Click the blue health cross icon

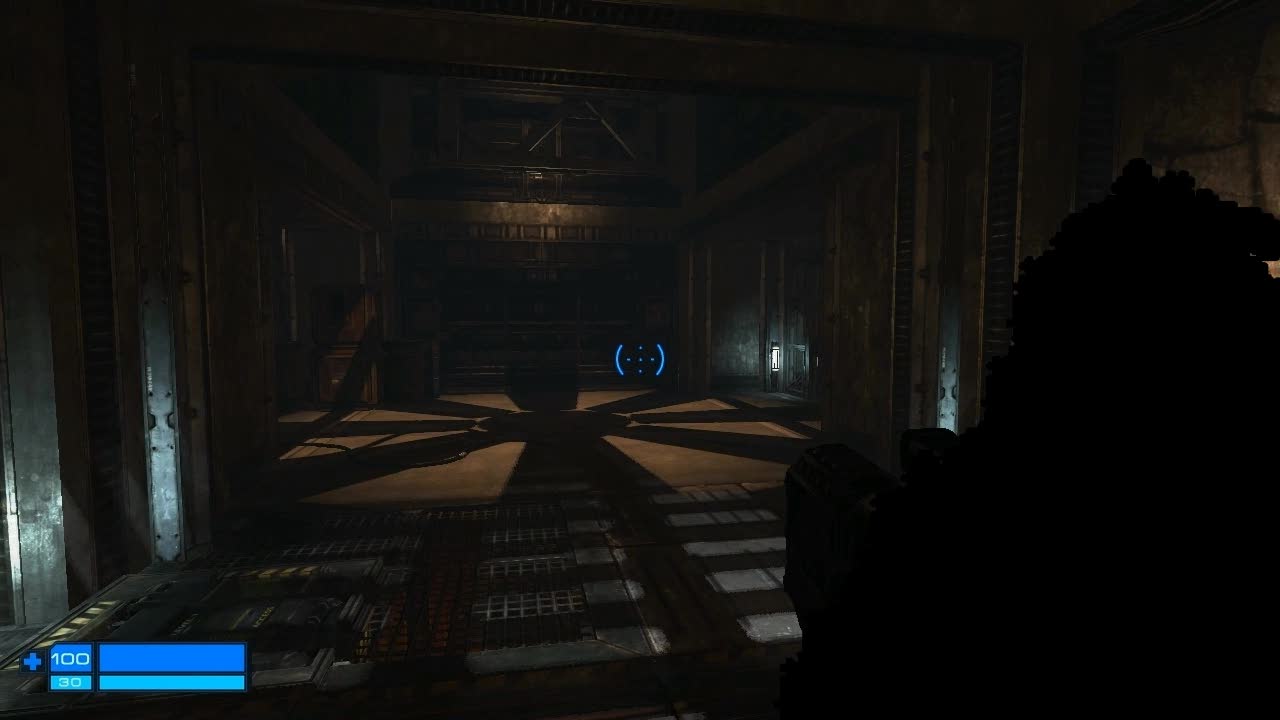point(33,659)
